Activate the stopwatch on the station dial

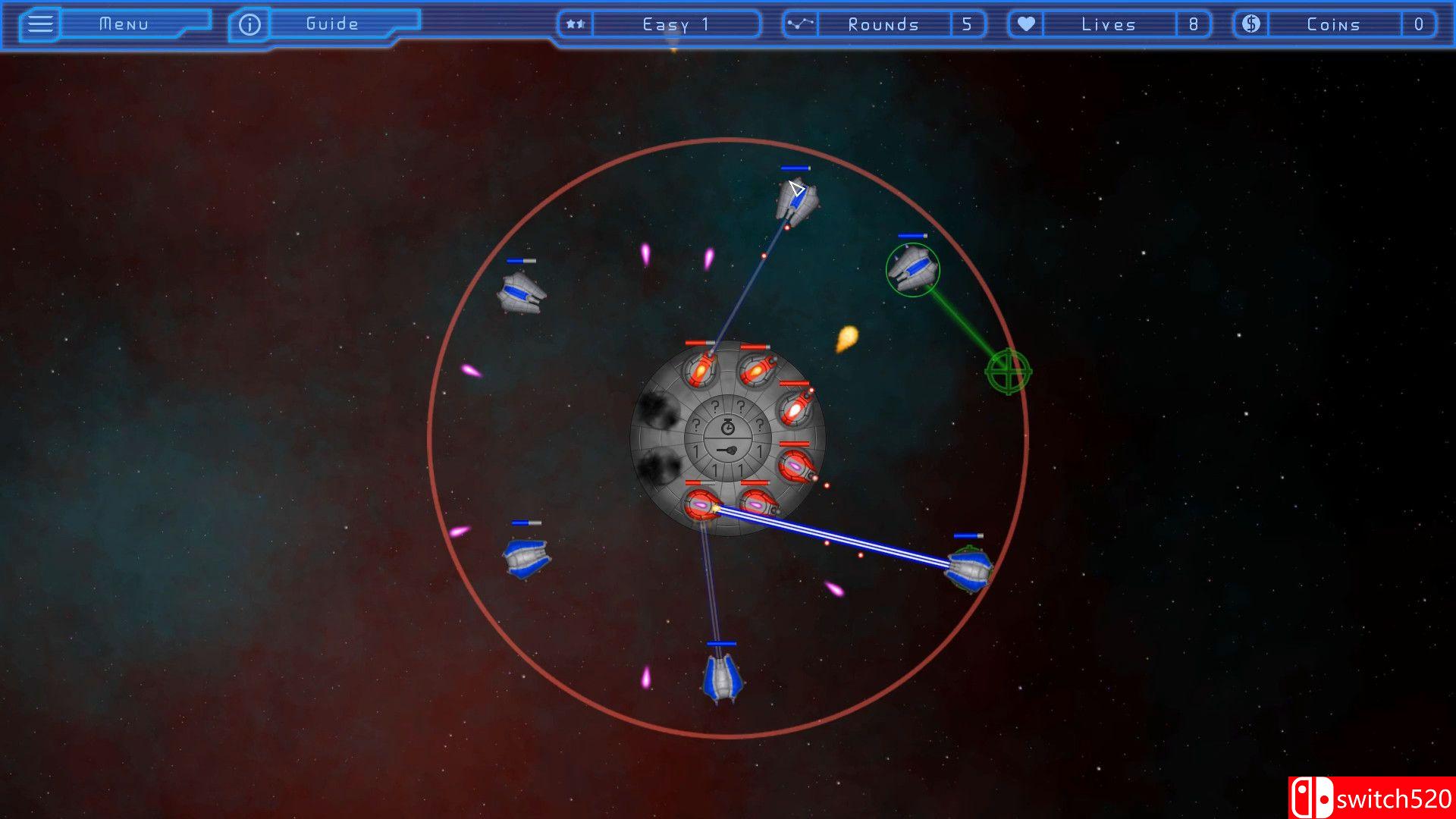727,426
